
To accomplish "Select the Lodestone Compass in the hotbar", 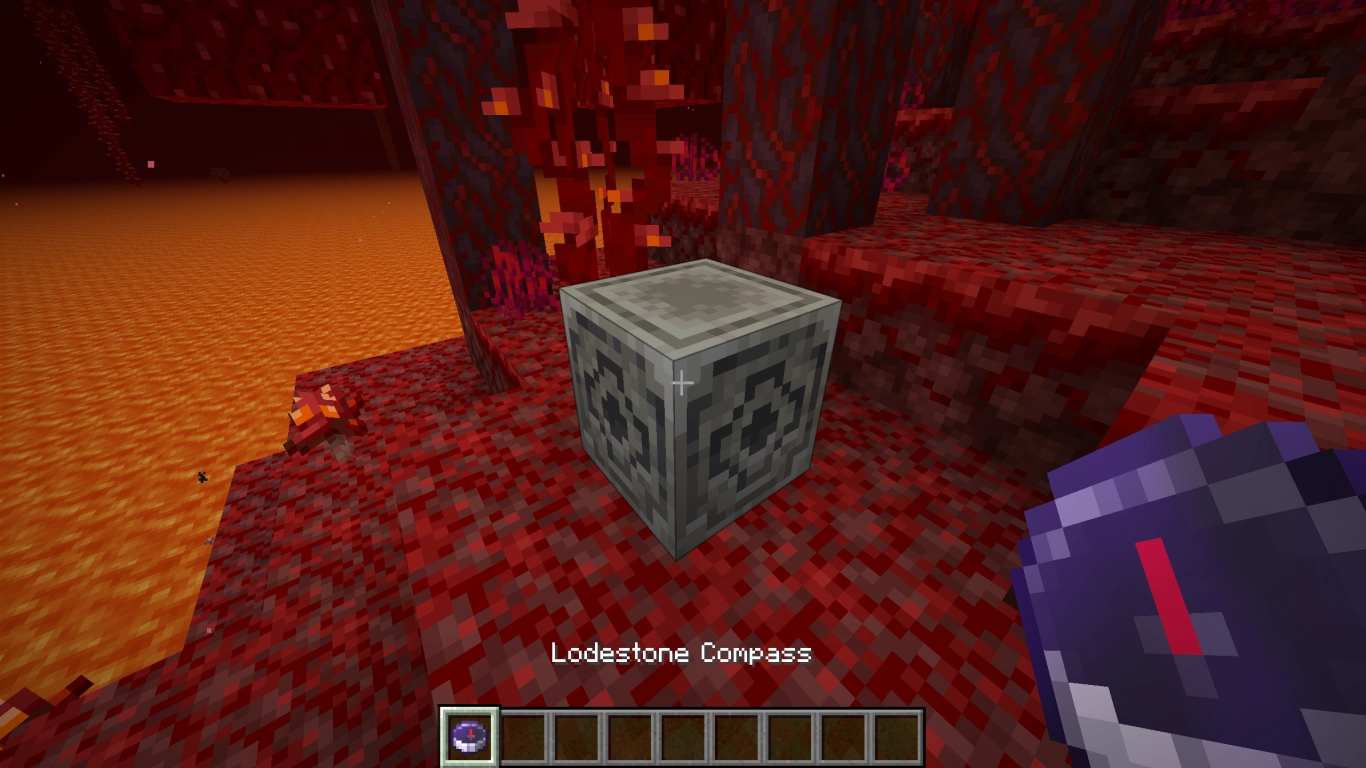I will [470, 737].
